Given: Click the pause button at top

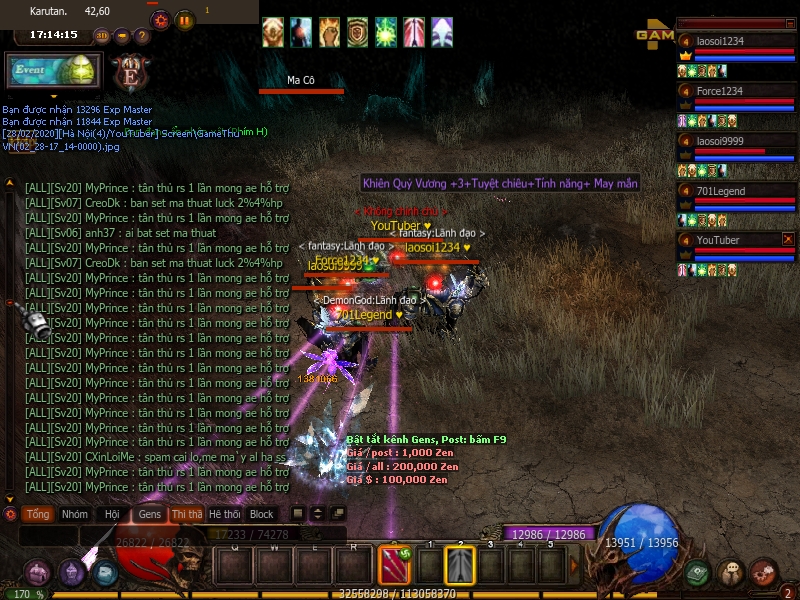Looking at the screenshot, I should (x=185, y=20).
